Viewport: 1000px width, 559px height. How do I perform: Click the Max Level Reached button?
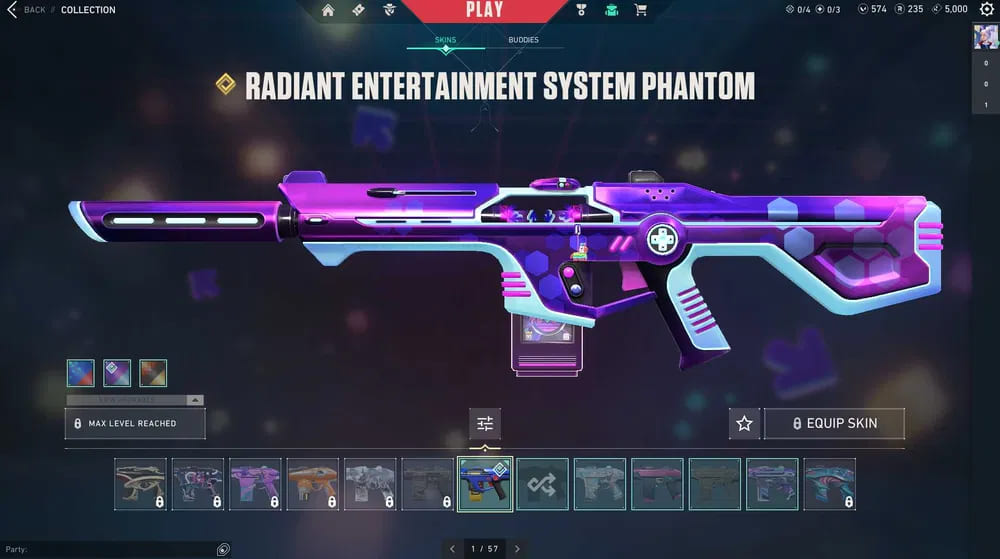[136, 423]
